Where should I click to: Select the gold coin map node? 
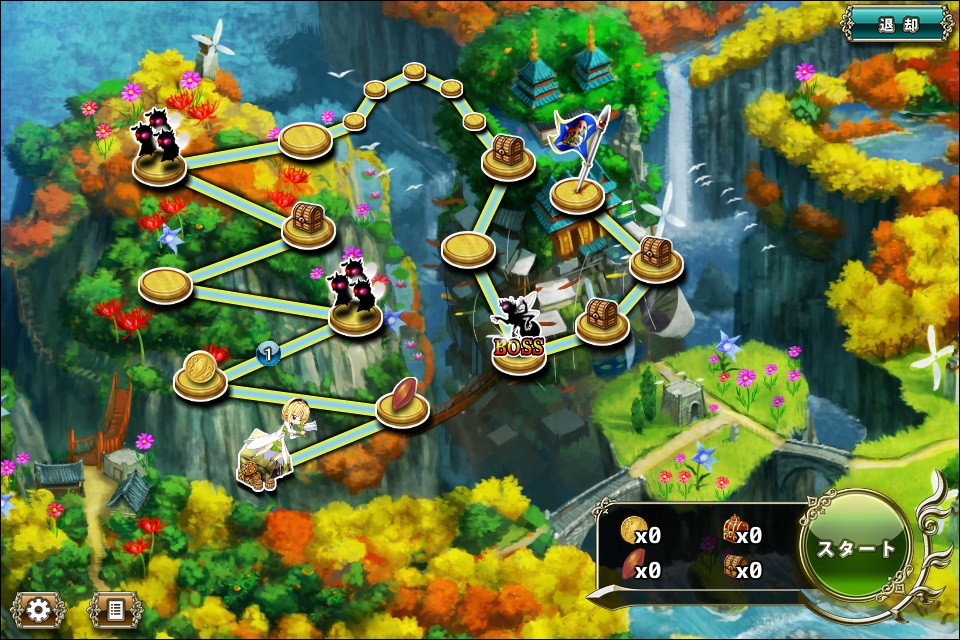200,375
